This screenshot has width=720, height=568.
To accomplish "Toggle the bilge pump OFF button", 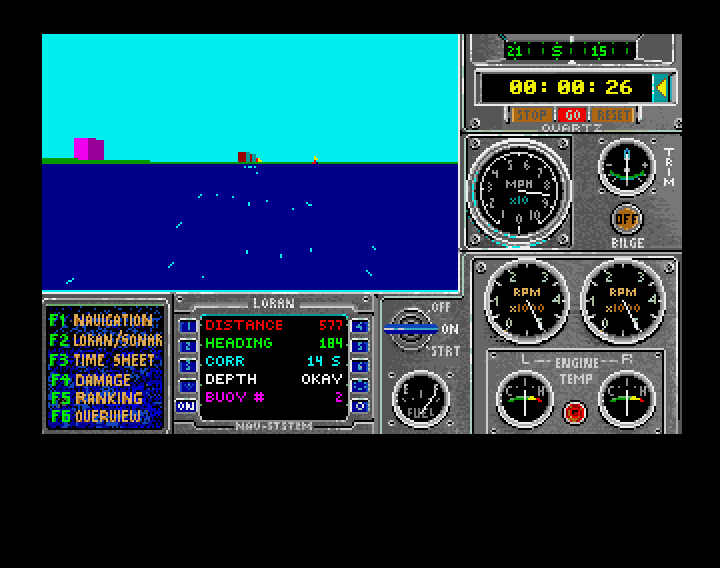I will point(627,219).
